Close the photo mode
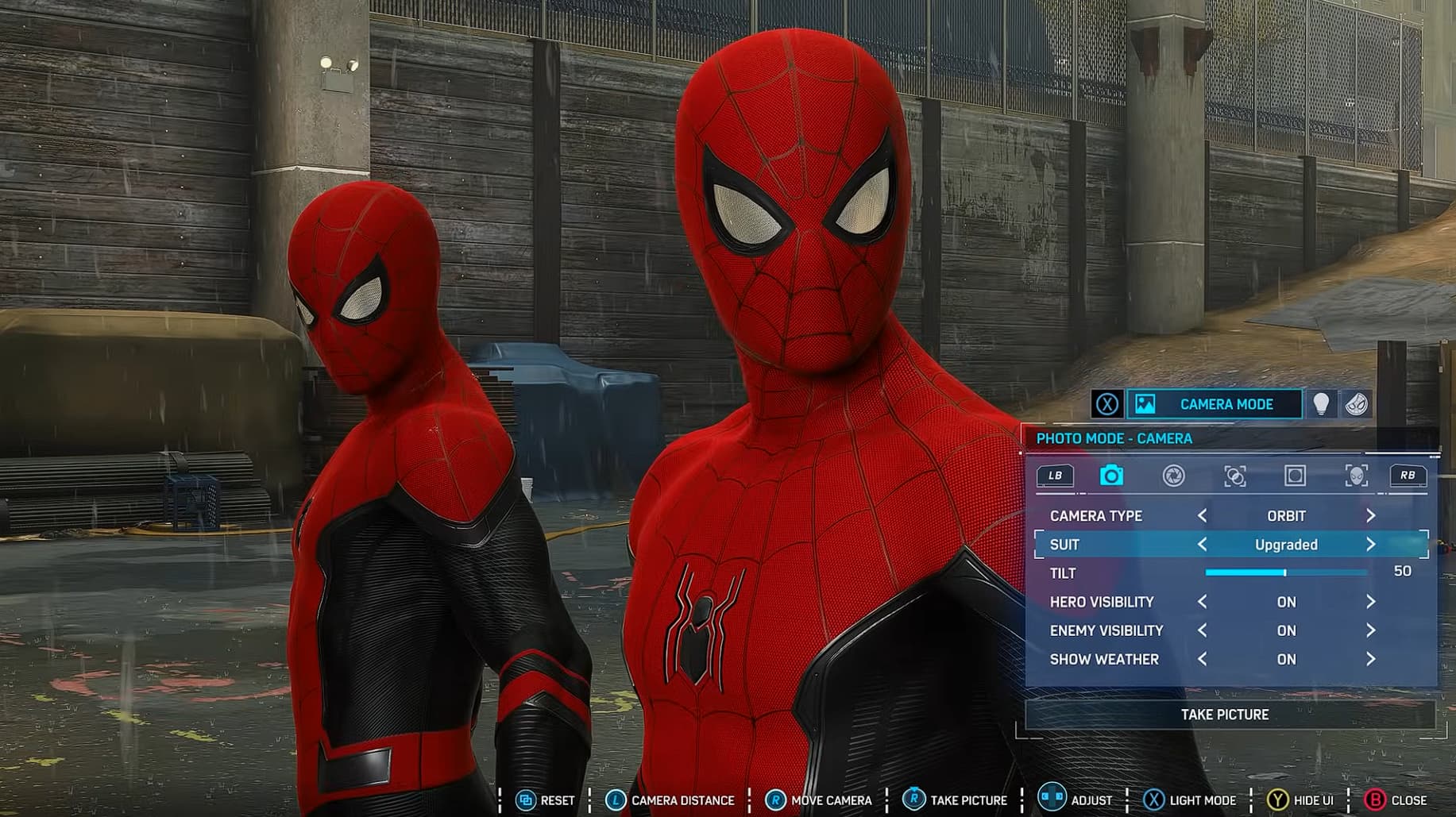Screen dimensions: 1456x817 coord(1403,800)
